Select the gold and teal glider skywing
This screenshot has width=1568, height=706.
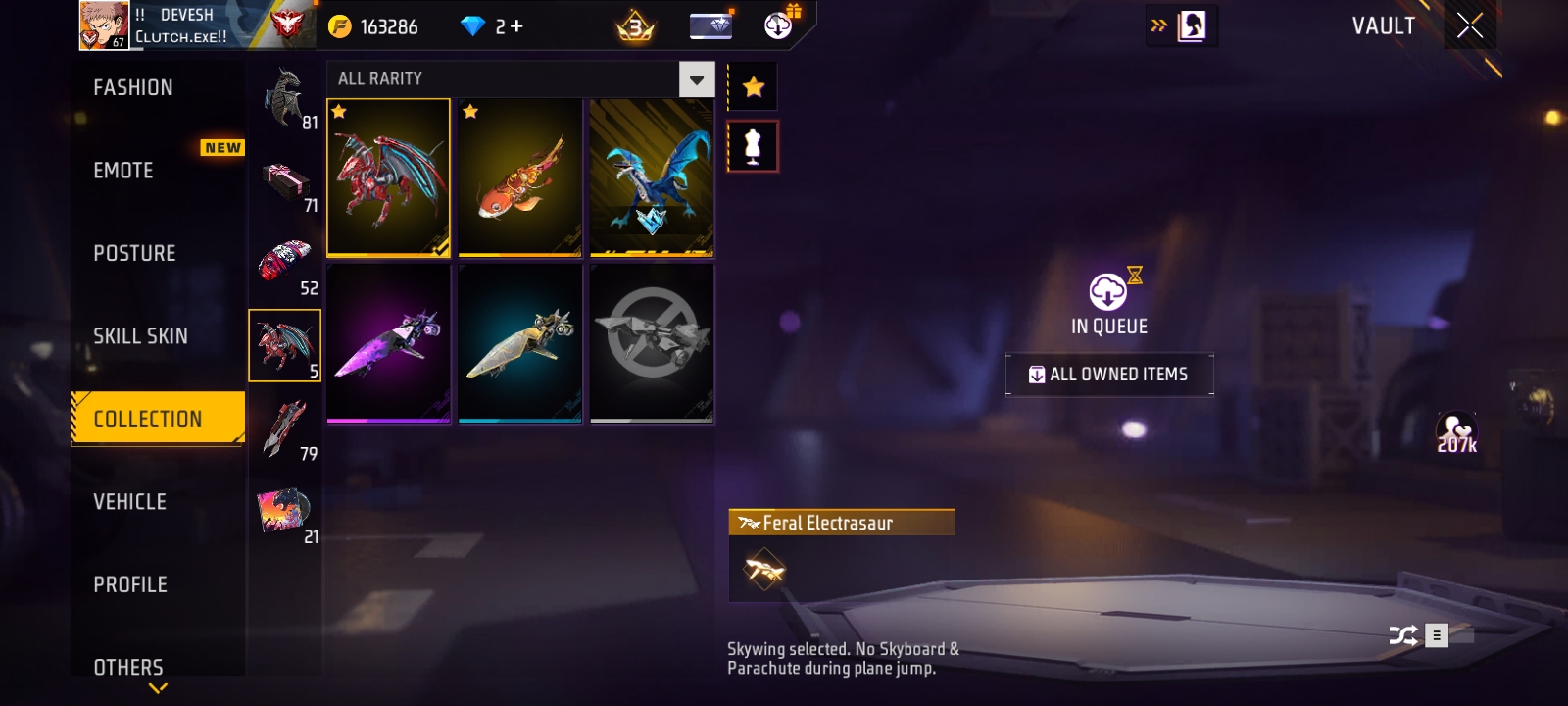[x=519, y=343]
